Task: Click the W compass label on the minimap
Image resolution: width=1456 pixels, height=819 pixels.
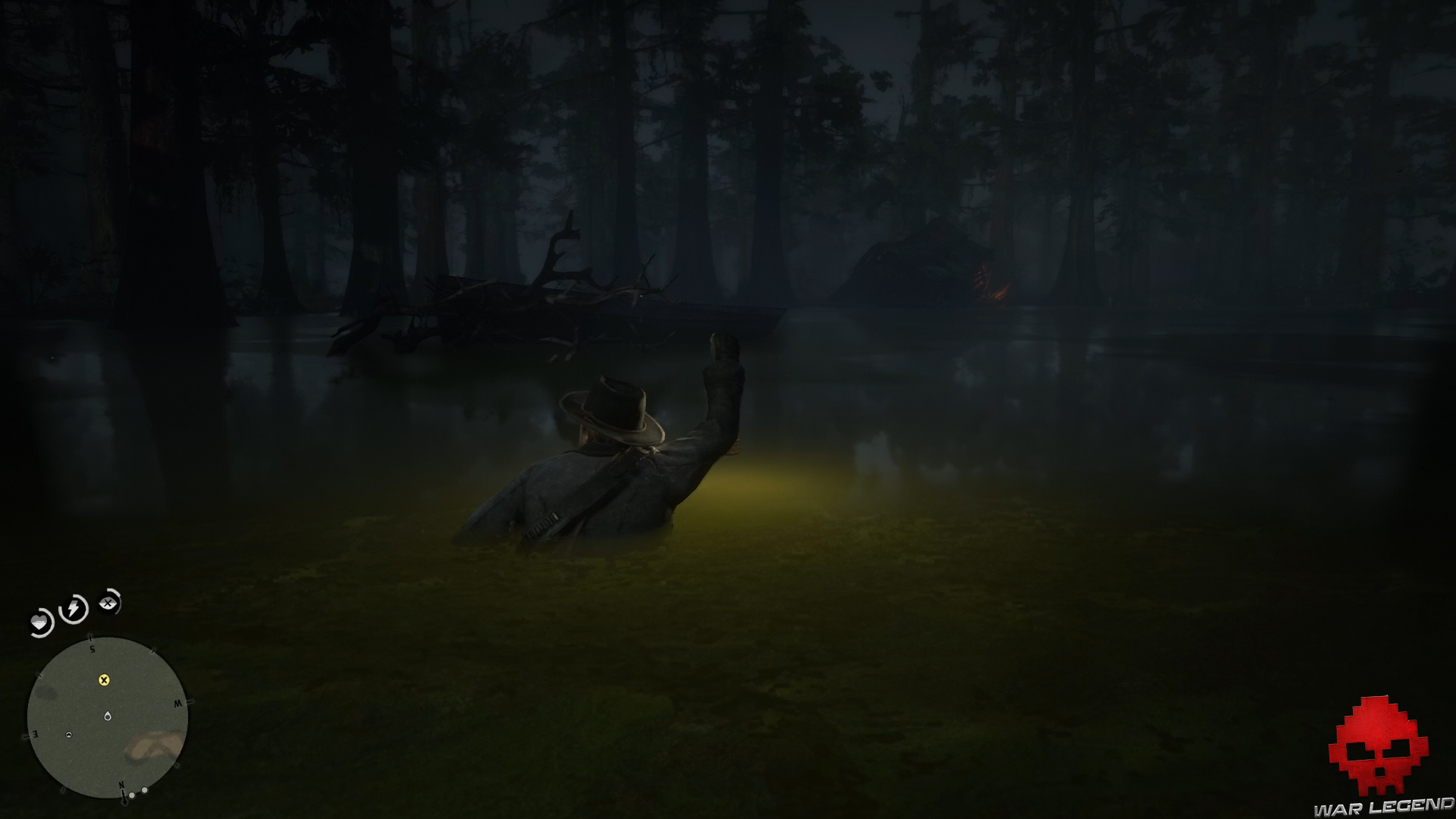Action: 178,703
